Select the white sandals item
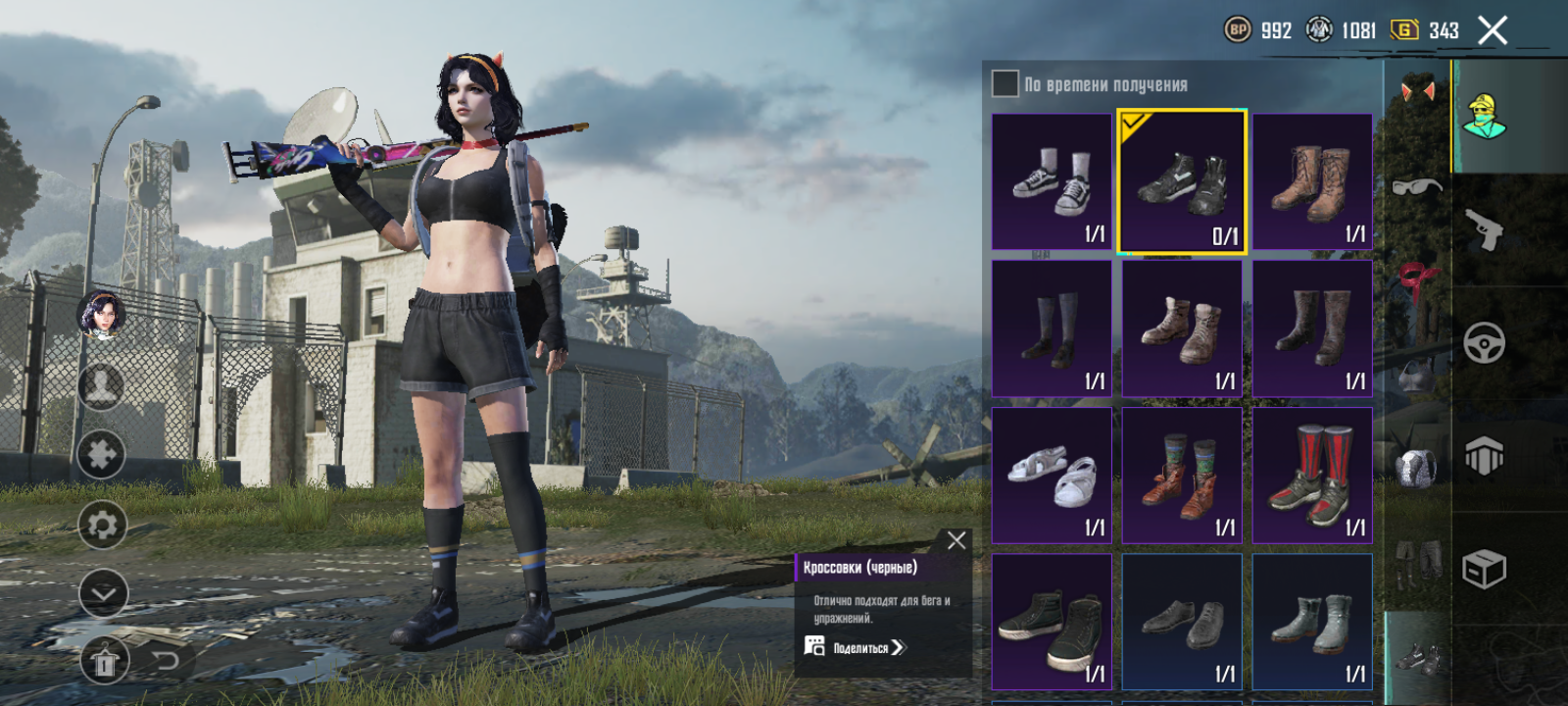This screenshot has width=1568, height=706. coord(1052,476)
